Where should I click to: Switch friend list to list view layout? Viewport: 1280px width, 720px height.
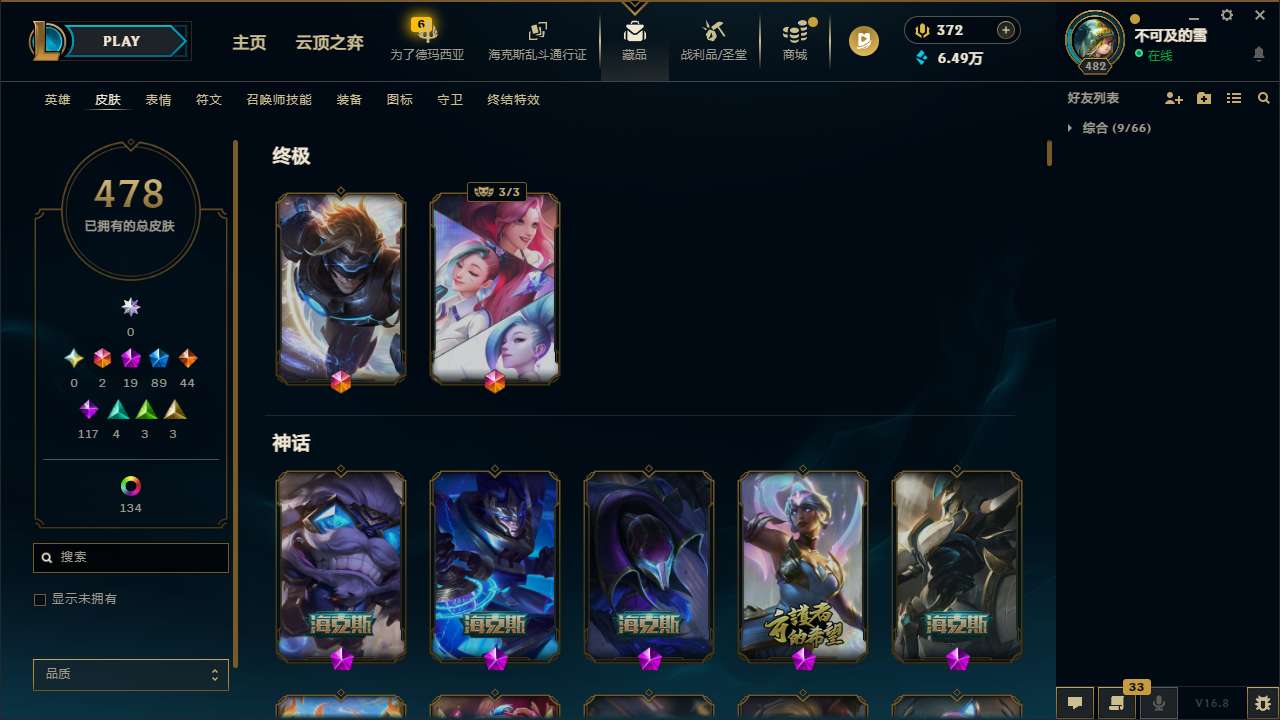pos(1234,98)
